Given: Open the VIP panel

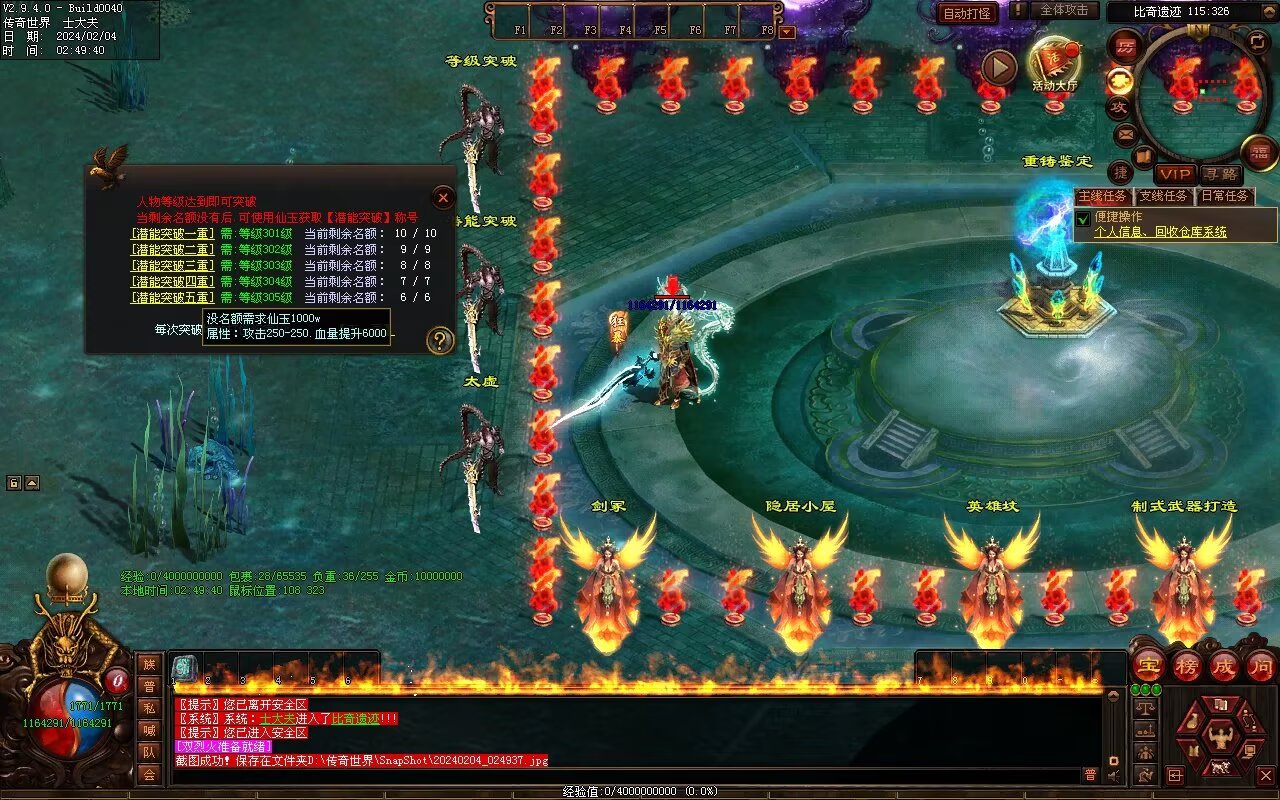Looking at the screenshot, I should (1175, 174).
